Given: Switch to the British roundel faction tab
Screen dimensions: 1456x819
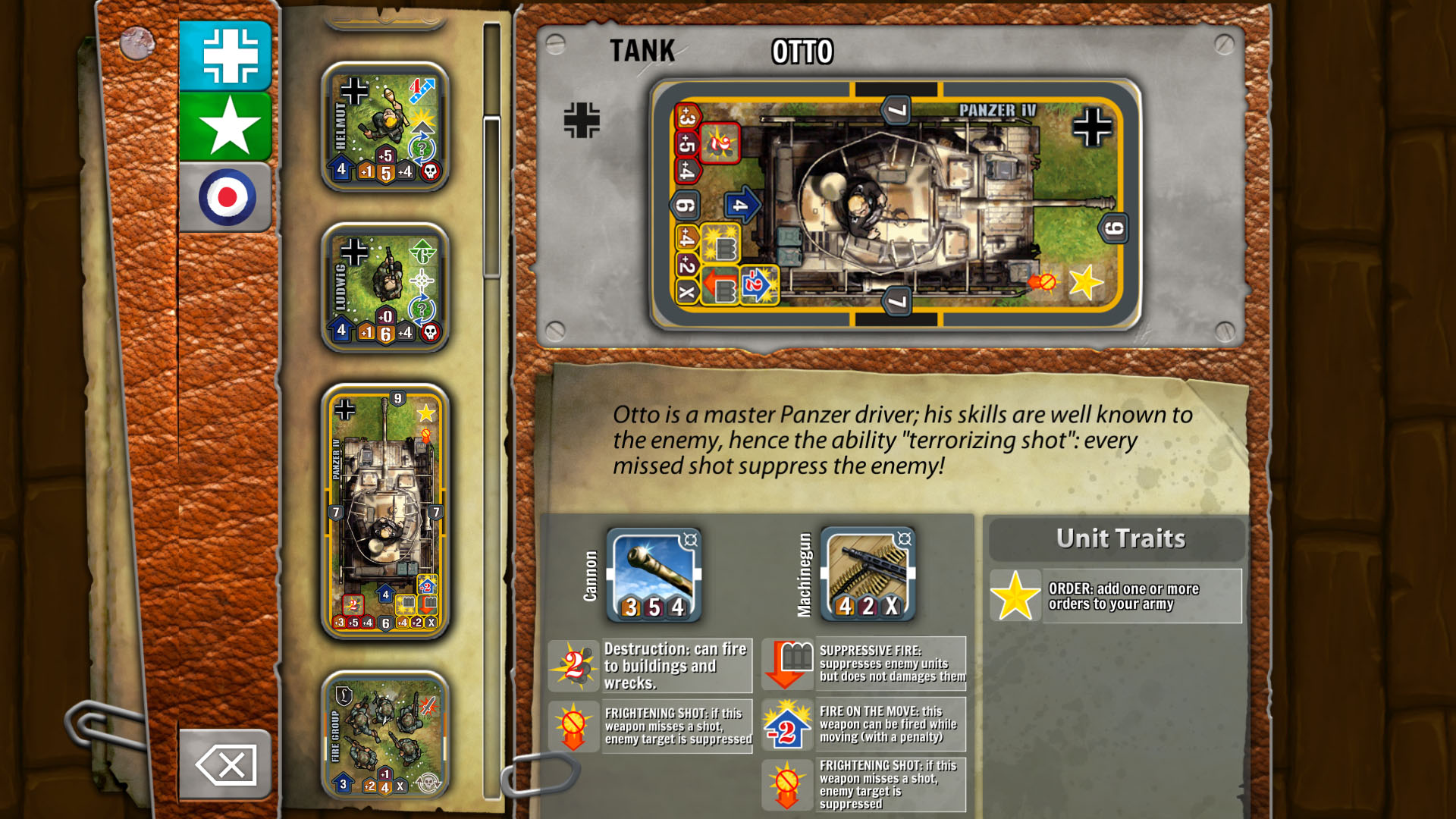Looking at the screenshot, I should [x=224, y=196].
